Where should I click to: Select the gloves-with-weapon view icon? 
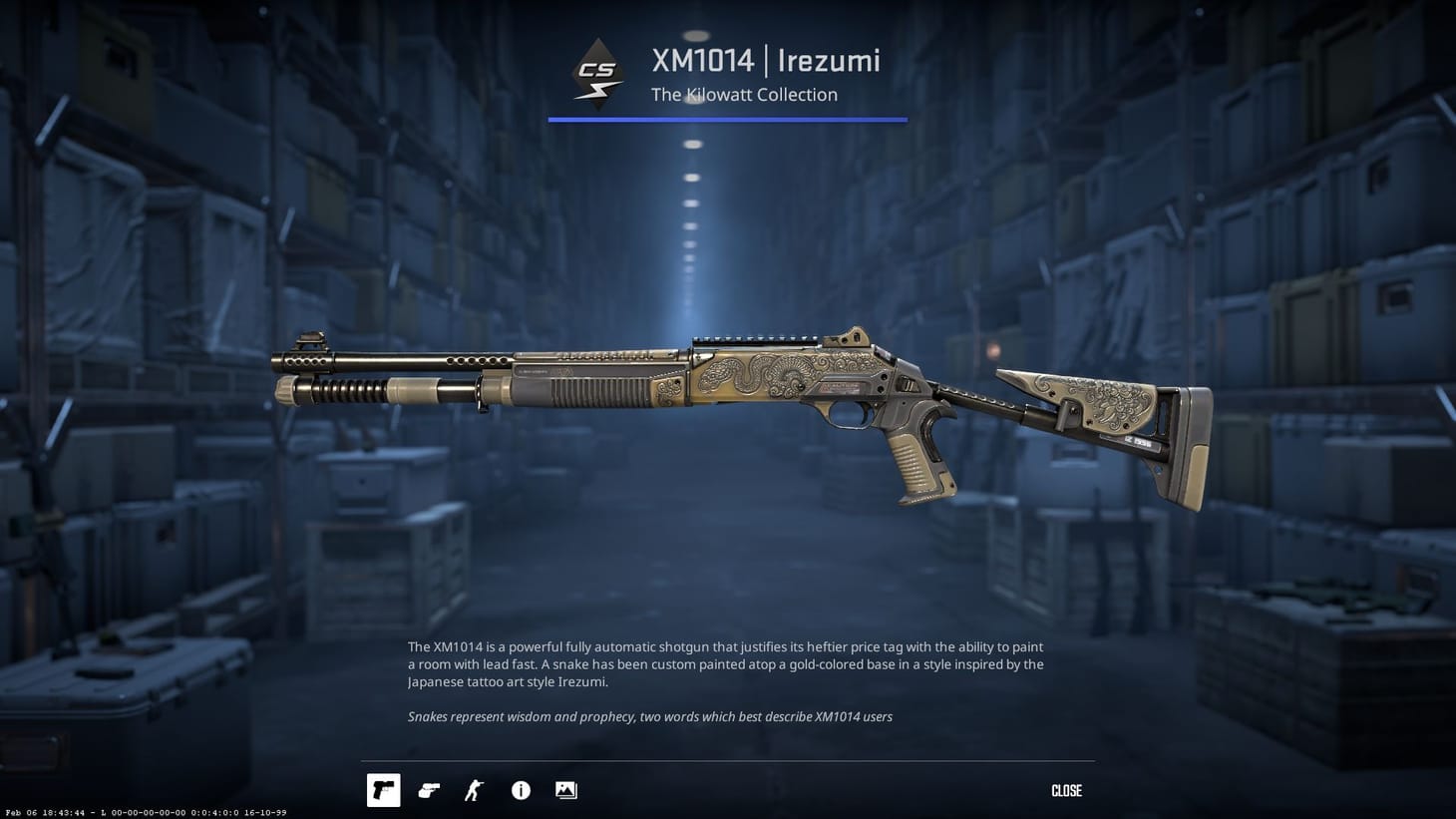tap(429, 790)
